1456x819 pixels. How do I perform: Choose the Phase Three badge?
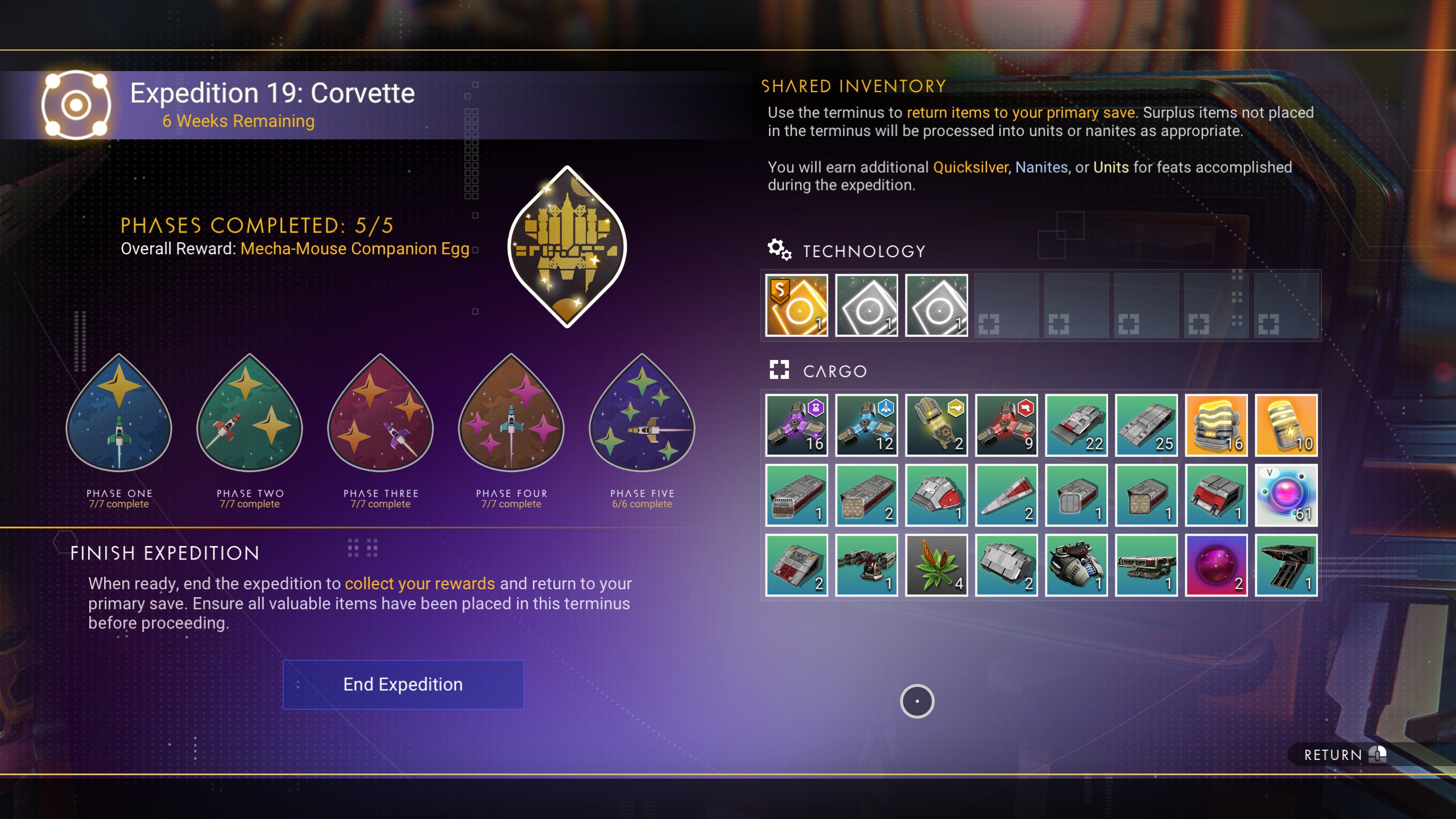tap(380, 414)
